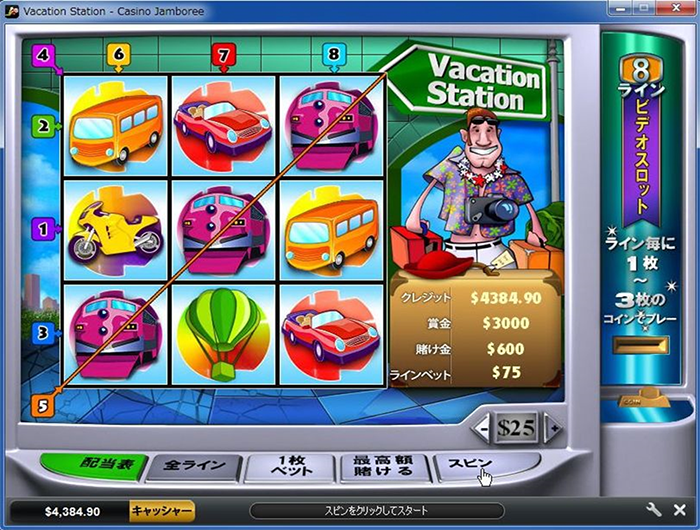700x530 pixels.
Task: Activate payline marker number 1
Action: pos(42,229)
